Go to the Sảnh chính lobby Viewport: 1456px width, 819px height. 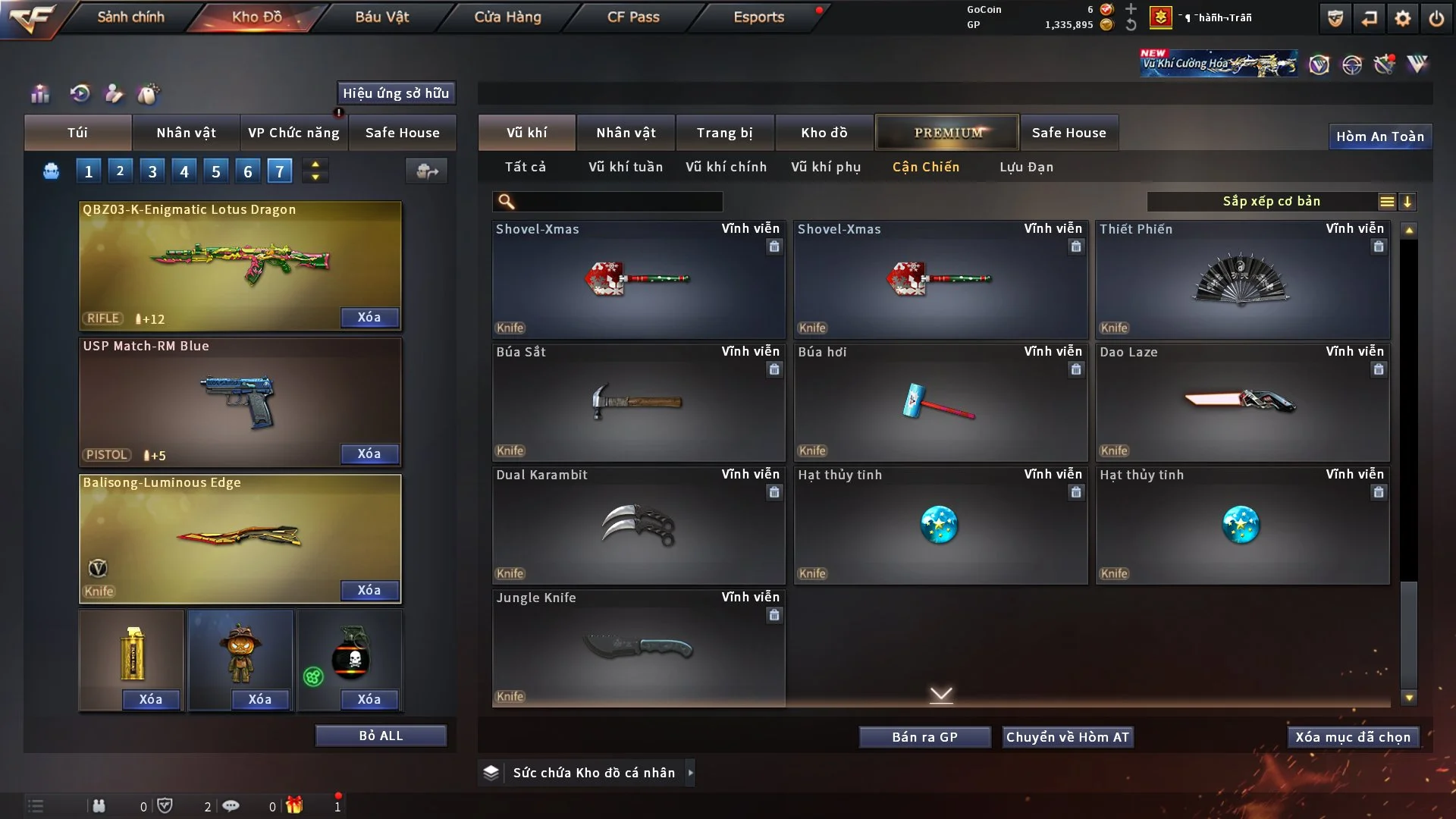[x=130, y=17]
